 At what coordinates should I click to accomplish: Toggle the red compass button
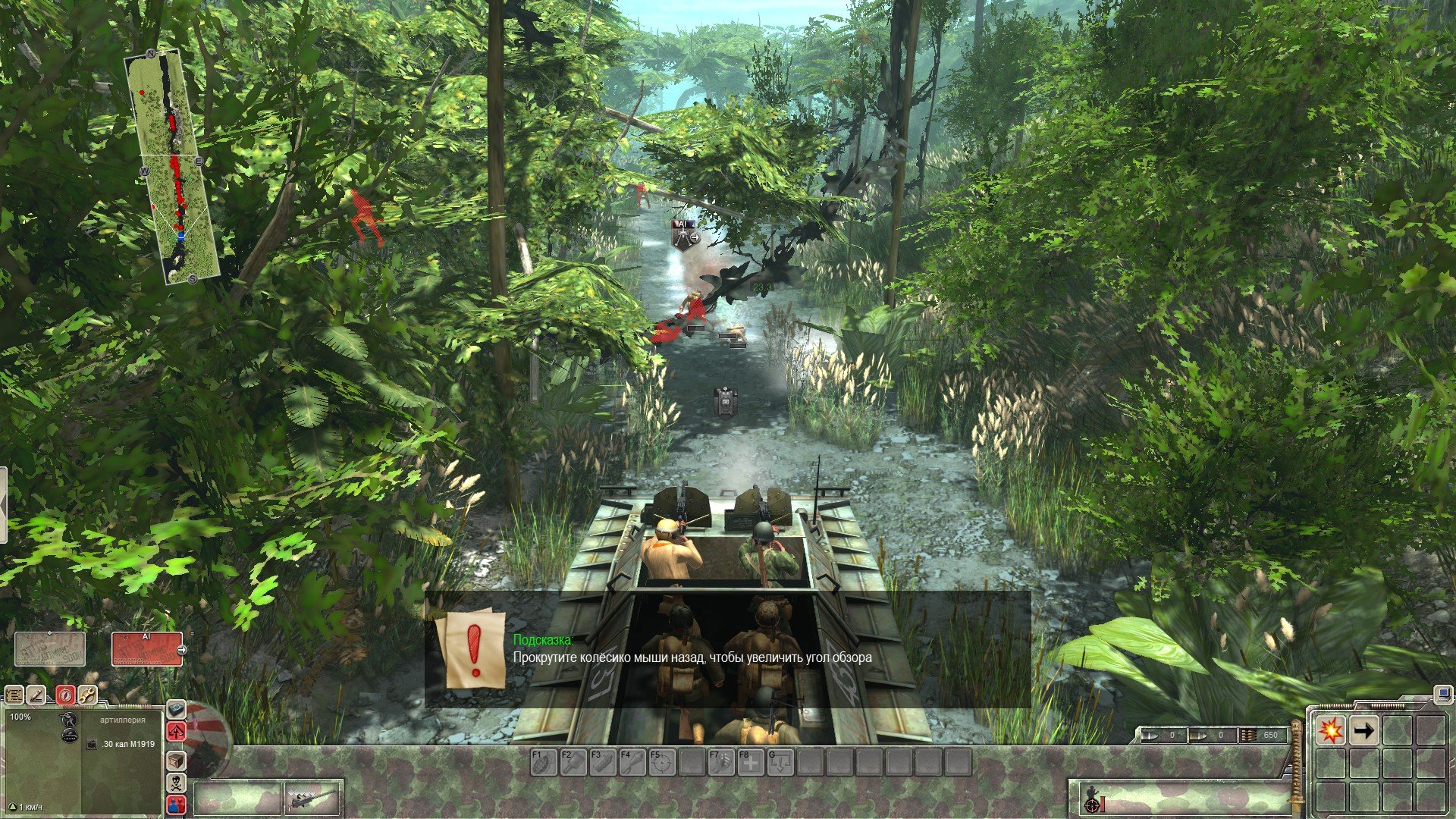tap(65, 695)
